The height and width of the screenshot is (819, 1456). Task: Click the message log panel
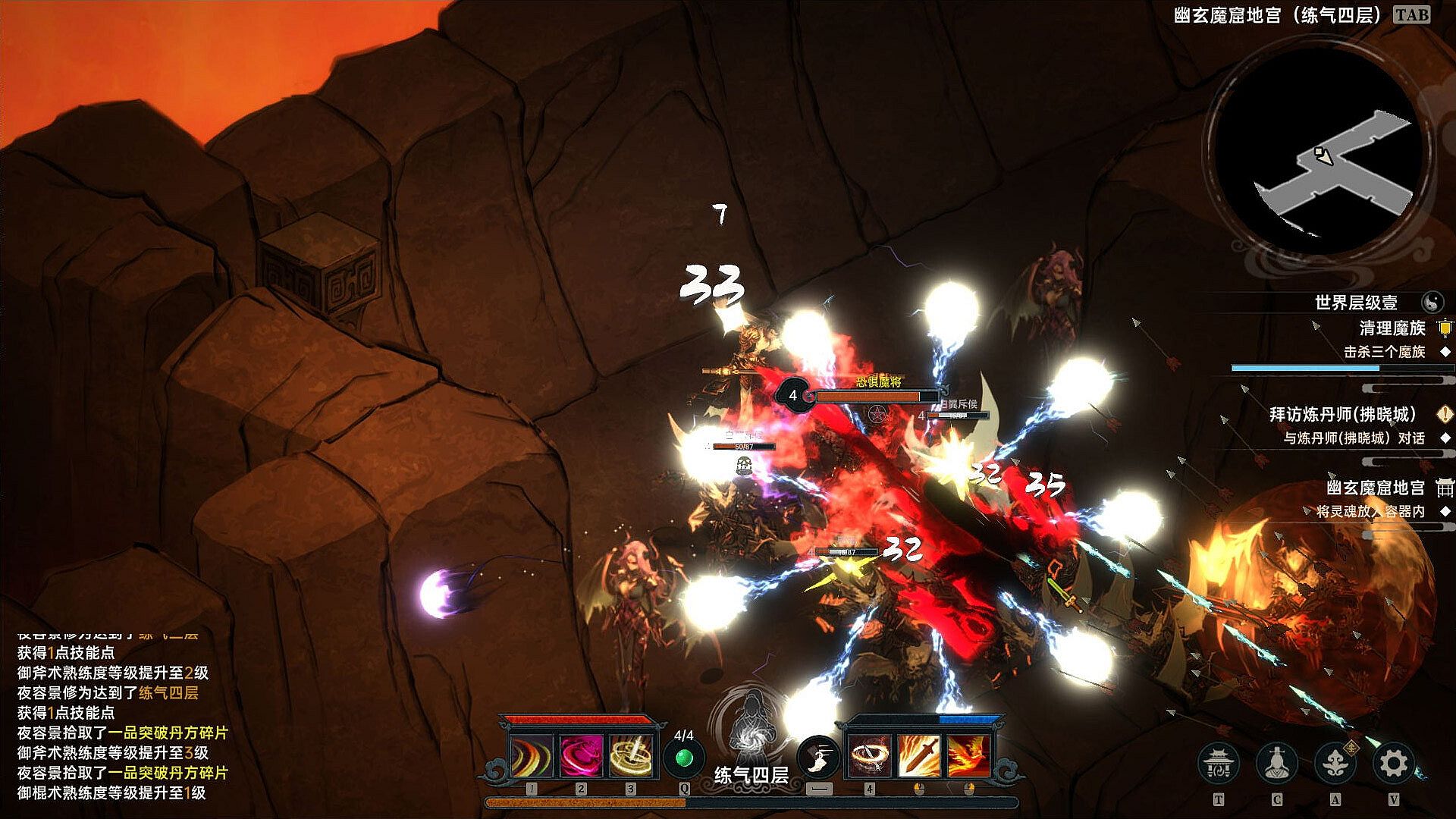tap(121, 720)
